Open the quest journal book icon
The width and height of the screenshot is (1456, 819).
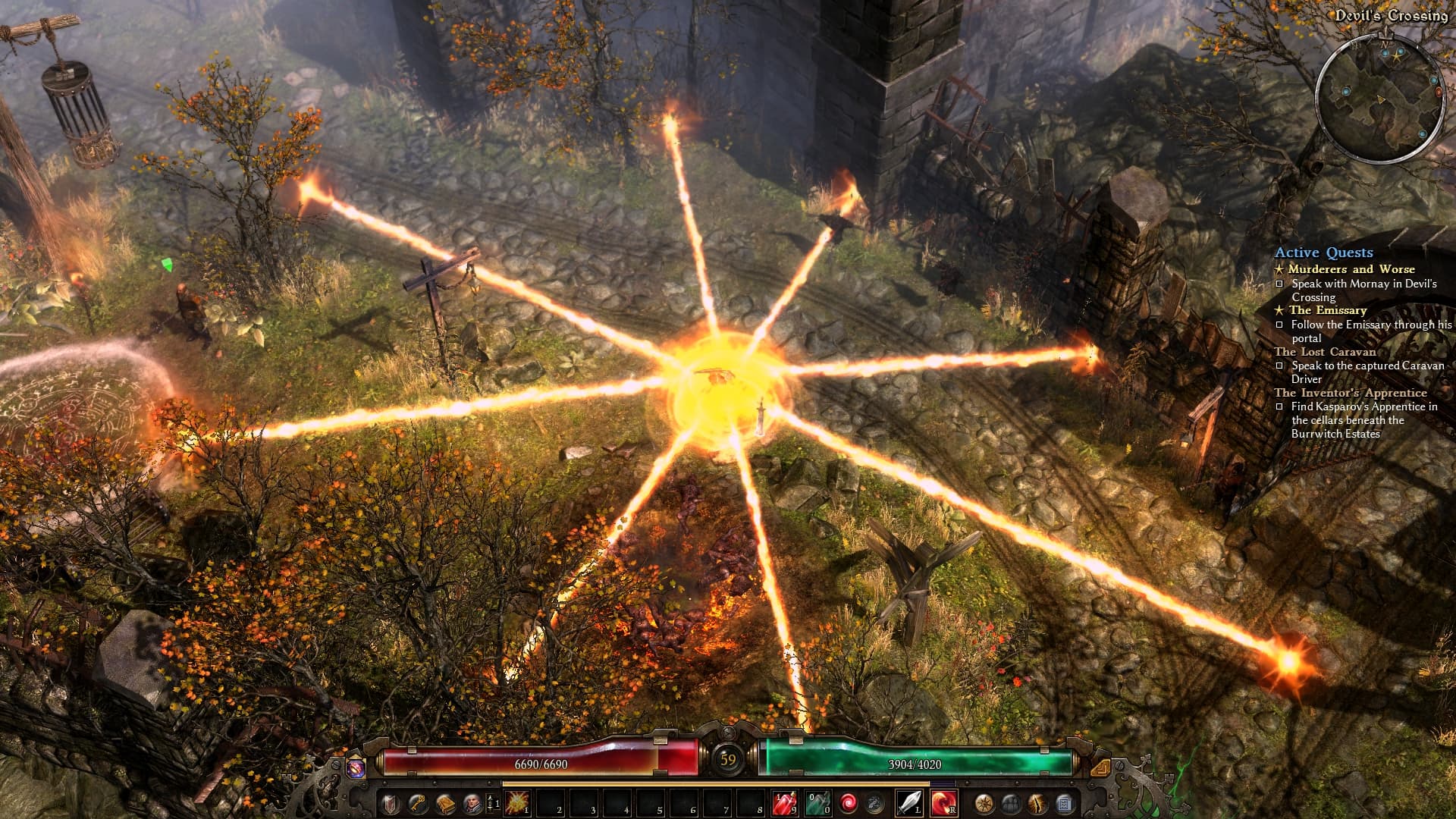tap(445, 803)
